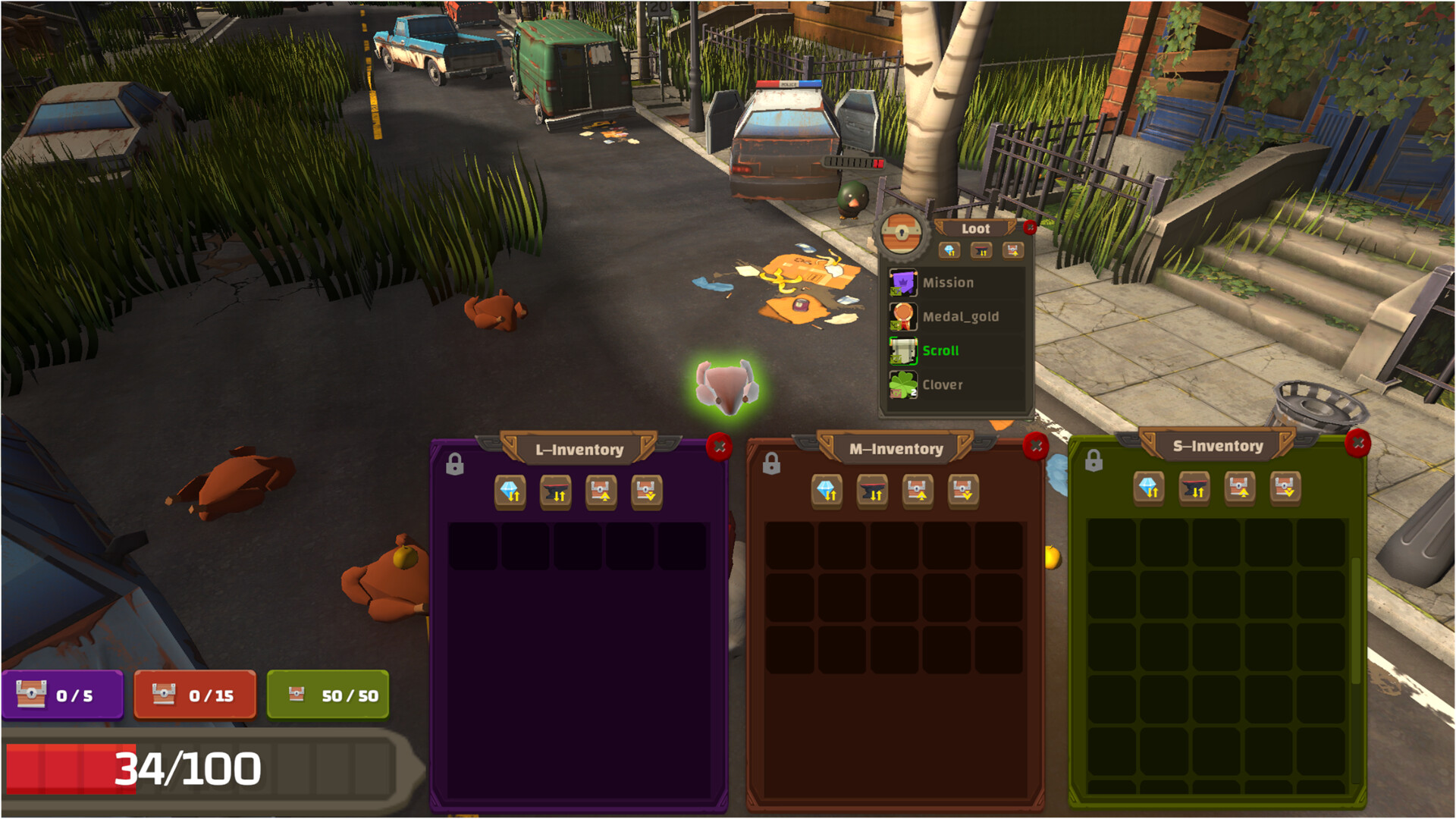
Task: Open the green 50/50 chest counter
Action: coord(328,693)
